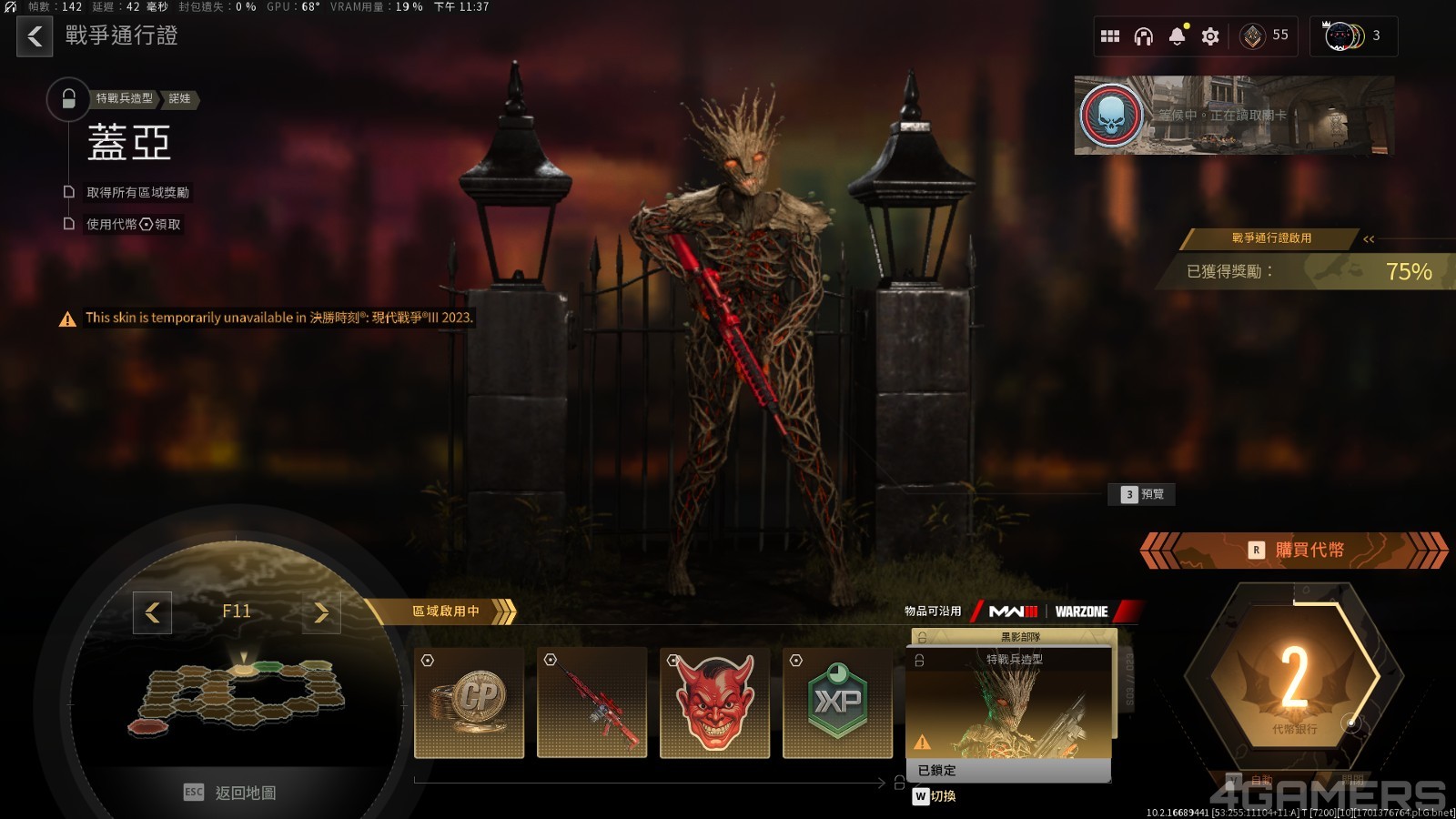Image resolution: width=1456 pixels, height=819 pixels.
Task: Select the red rifle blueprint reward
Action: 591,703
